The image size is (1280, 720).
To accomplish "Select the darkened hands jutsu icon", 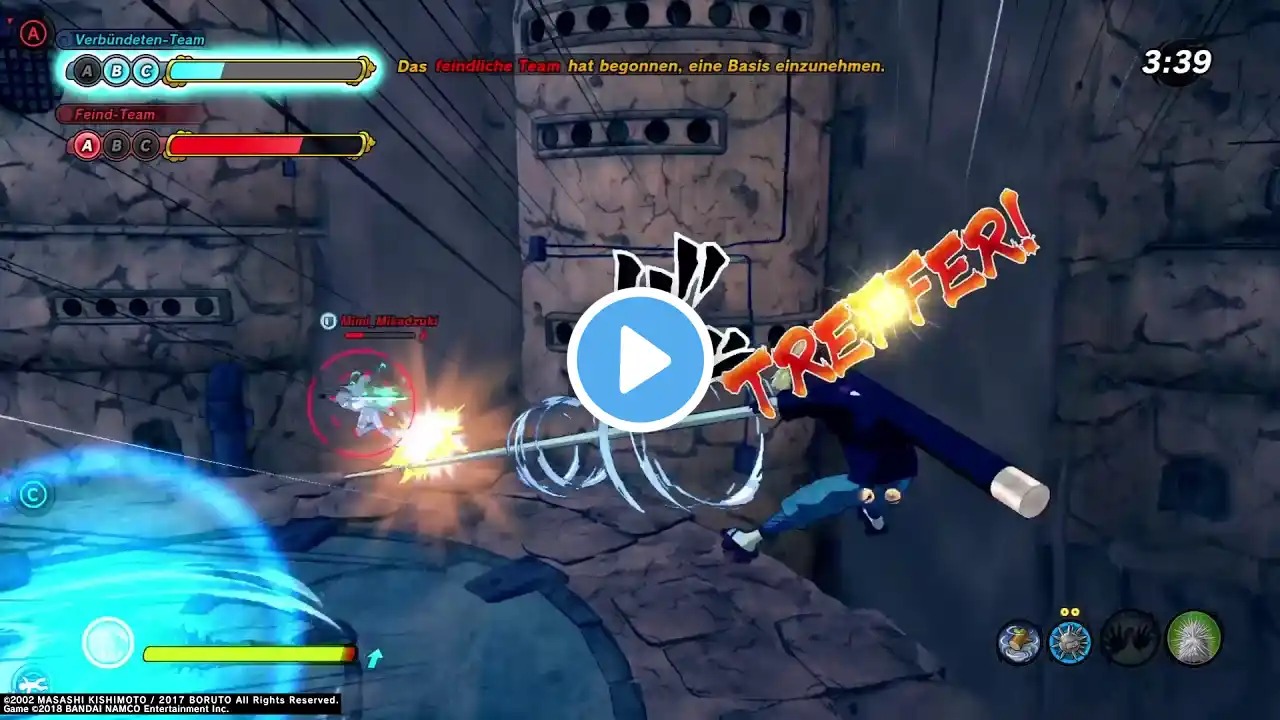I will [x=1130, y=639].
